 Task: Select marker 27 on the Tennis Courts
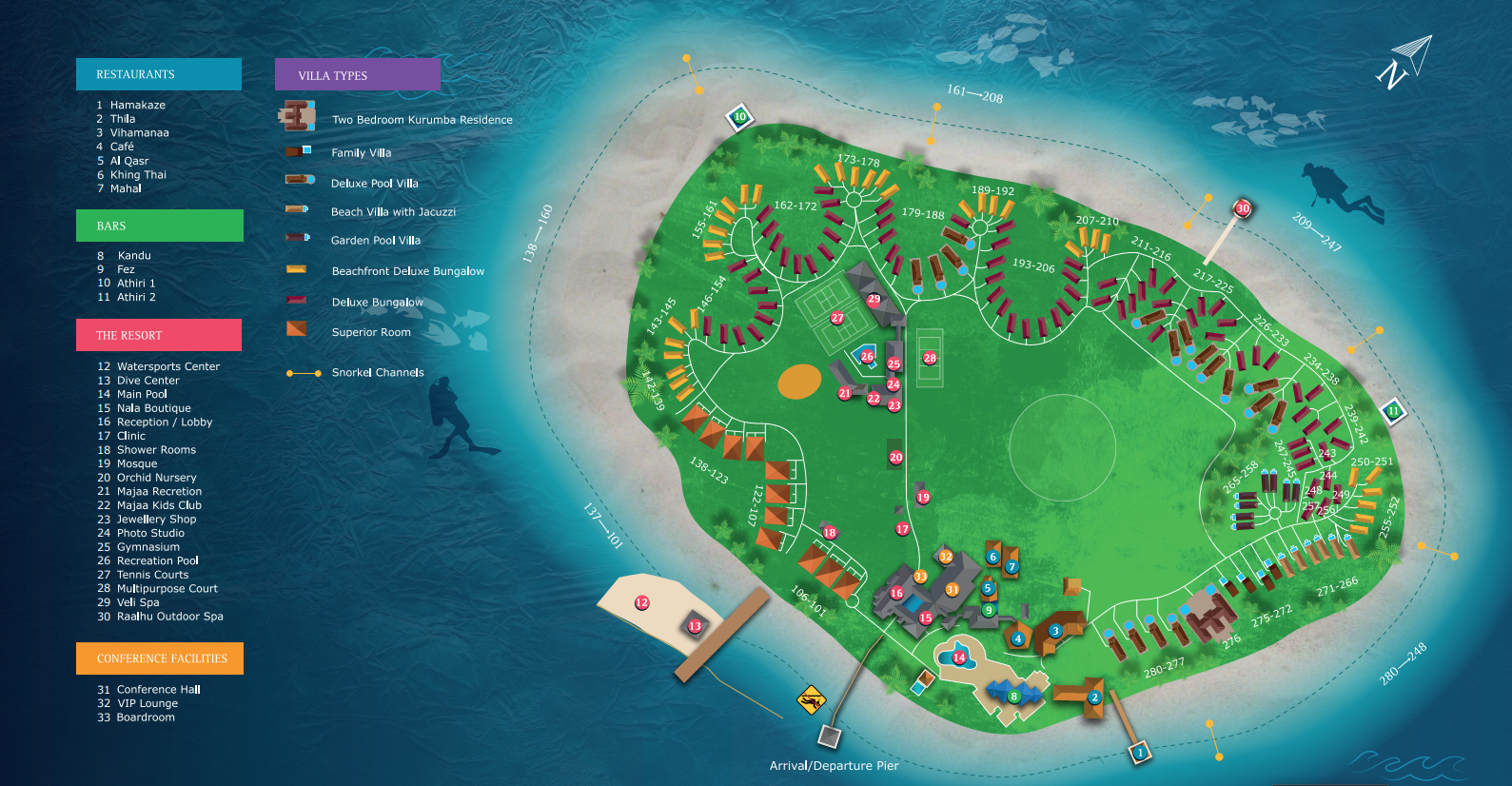[837, 318]
